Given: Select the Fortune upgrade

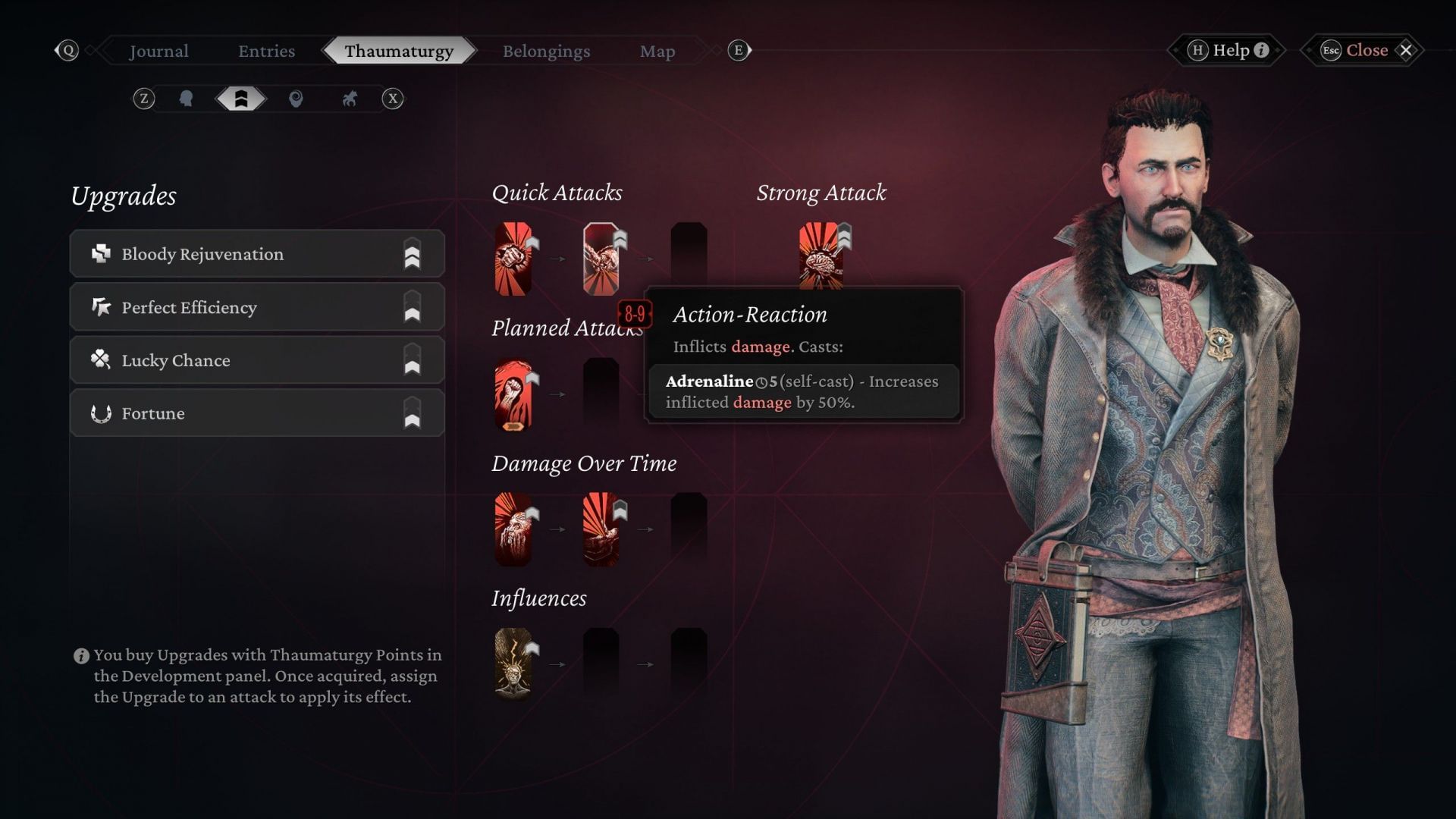Looking at the screenshot, I should tap(257, 413).
